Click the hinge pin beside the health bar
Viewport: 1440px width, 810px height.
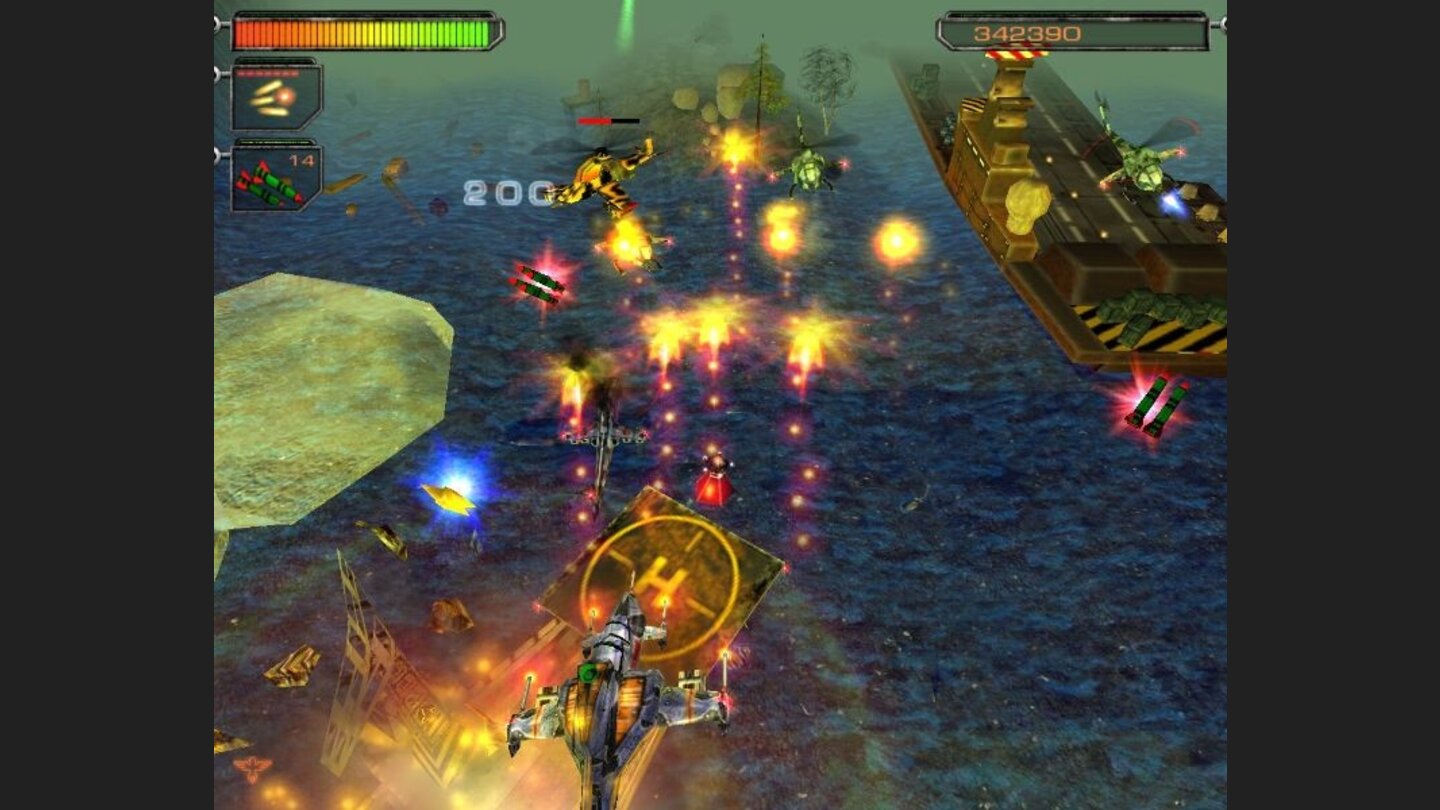tap(219, 22)
